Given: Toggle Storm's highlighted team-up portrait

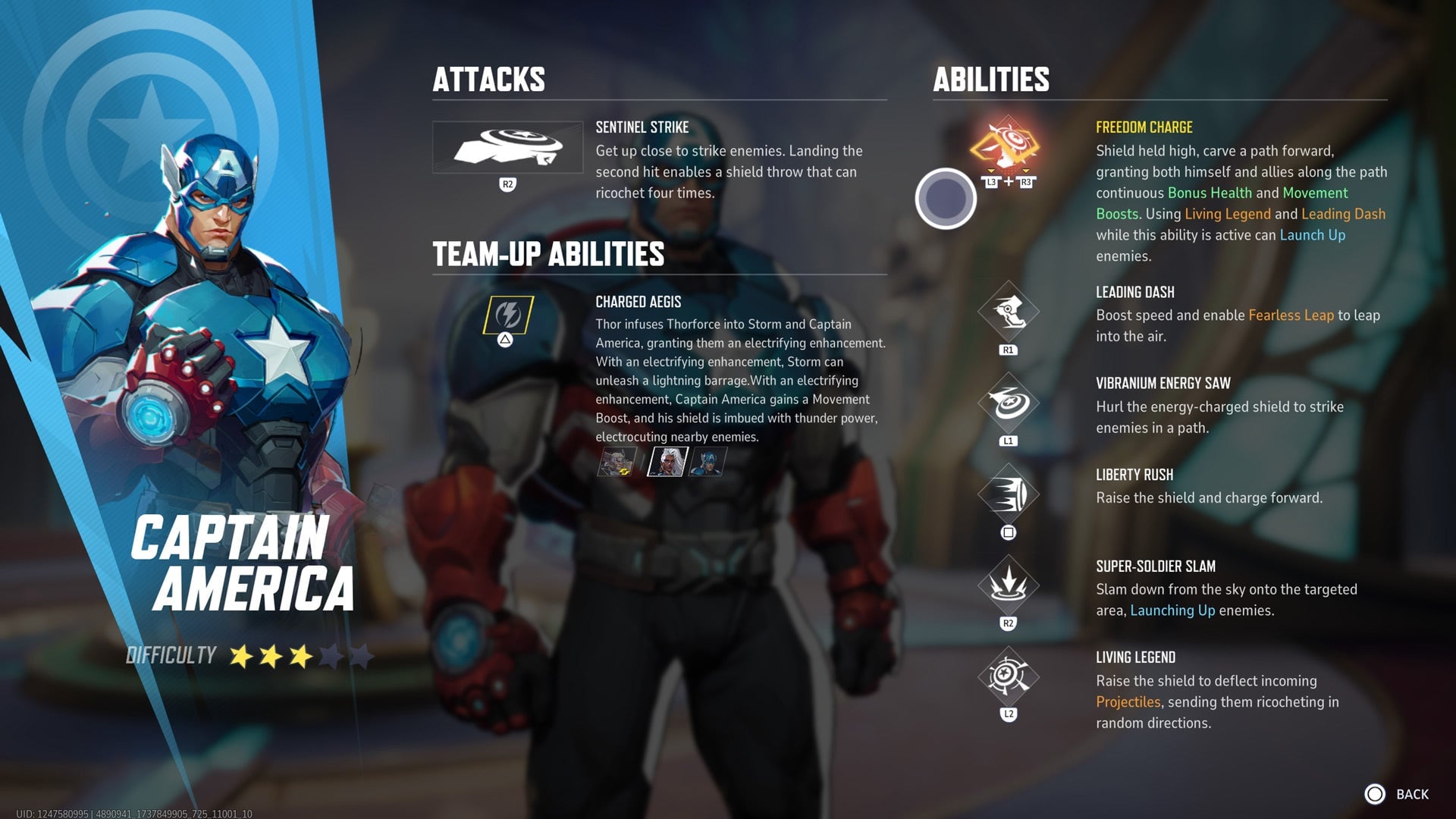Looking at the screenshot, I should coord(667,461).
